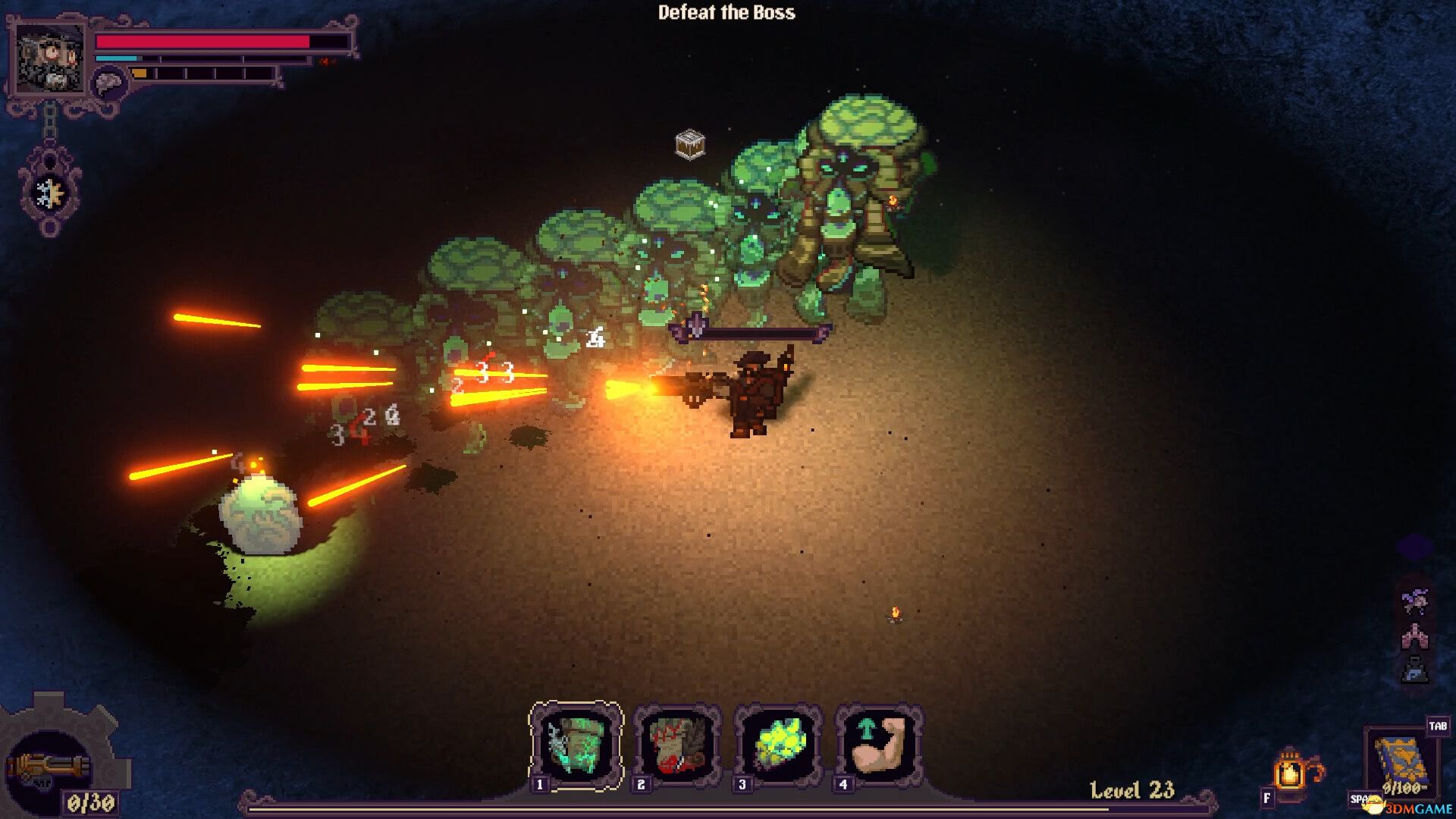Click the player character portrait

tap(50, 59)
